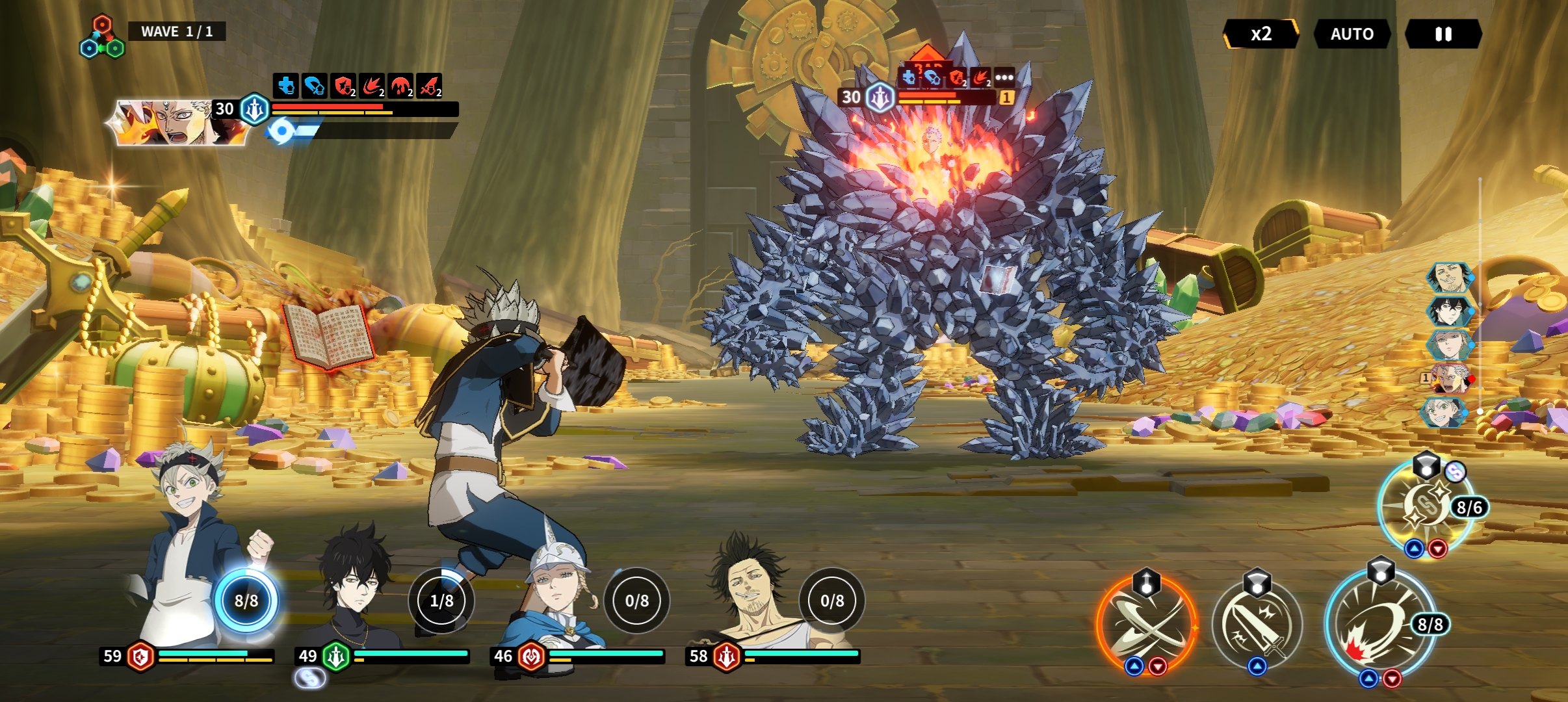Image resolution: width=1568 pixels, height=702 pixels.
Task: Toggle the x2 battle speed button
Action: [1261, 34]
